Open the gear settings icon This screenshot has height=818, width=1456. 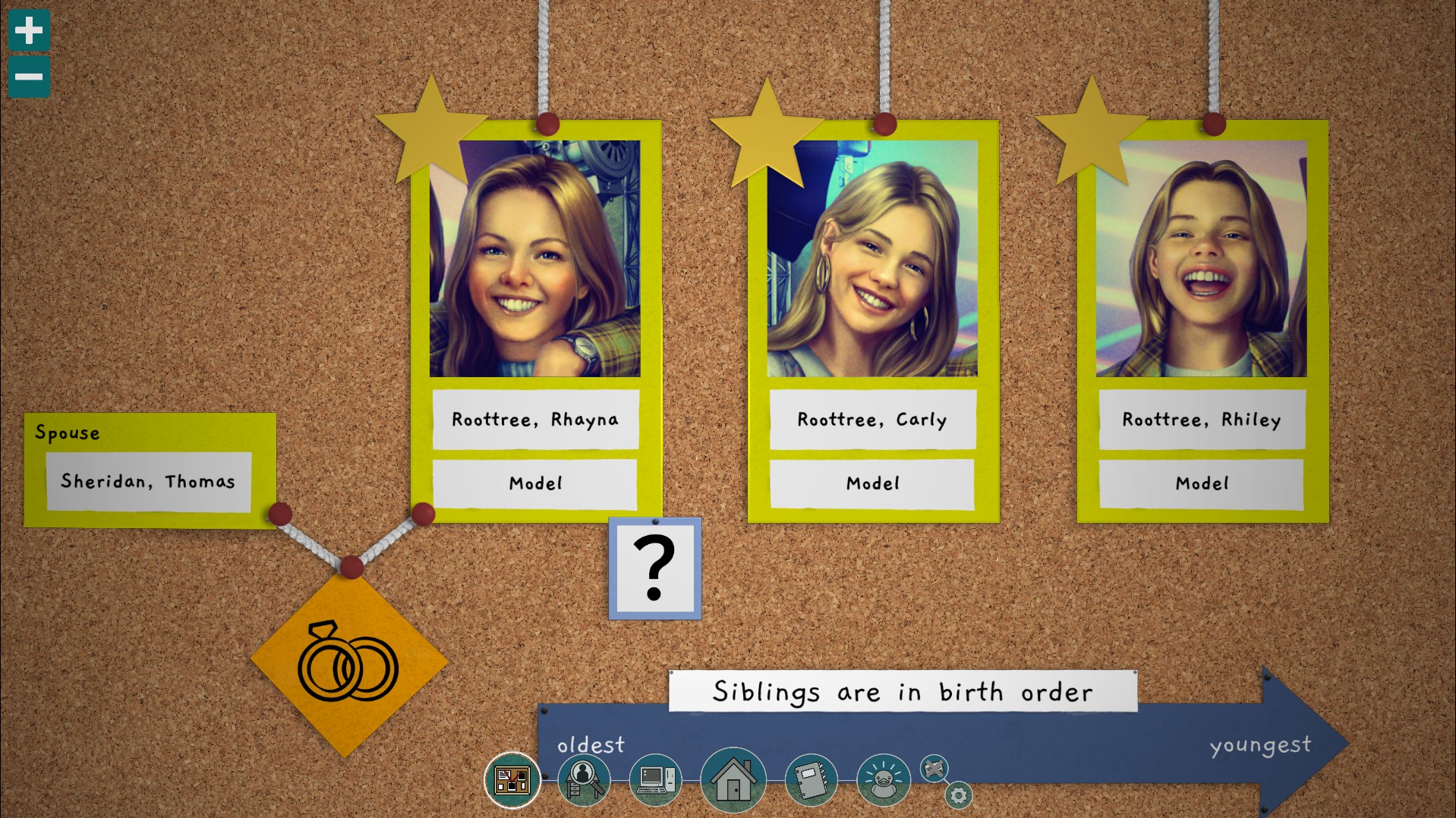pos(959,795)
